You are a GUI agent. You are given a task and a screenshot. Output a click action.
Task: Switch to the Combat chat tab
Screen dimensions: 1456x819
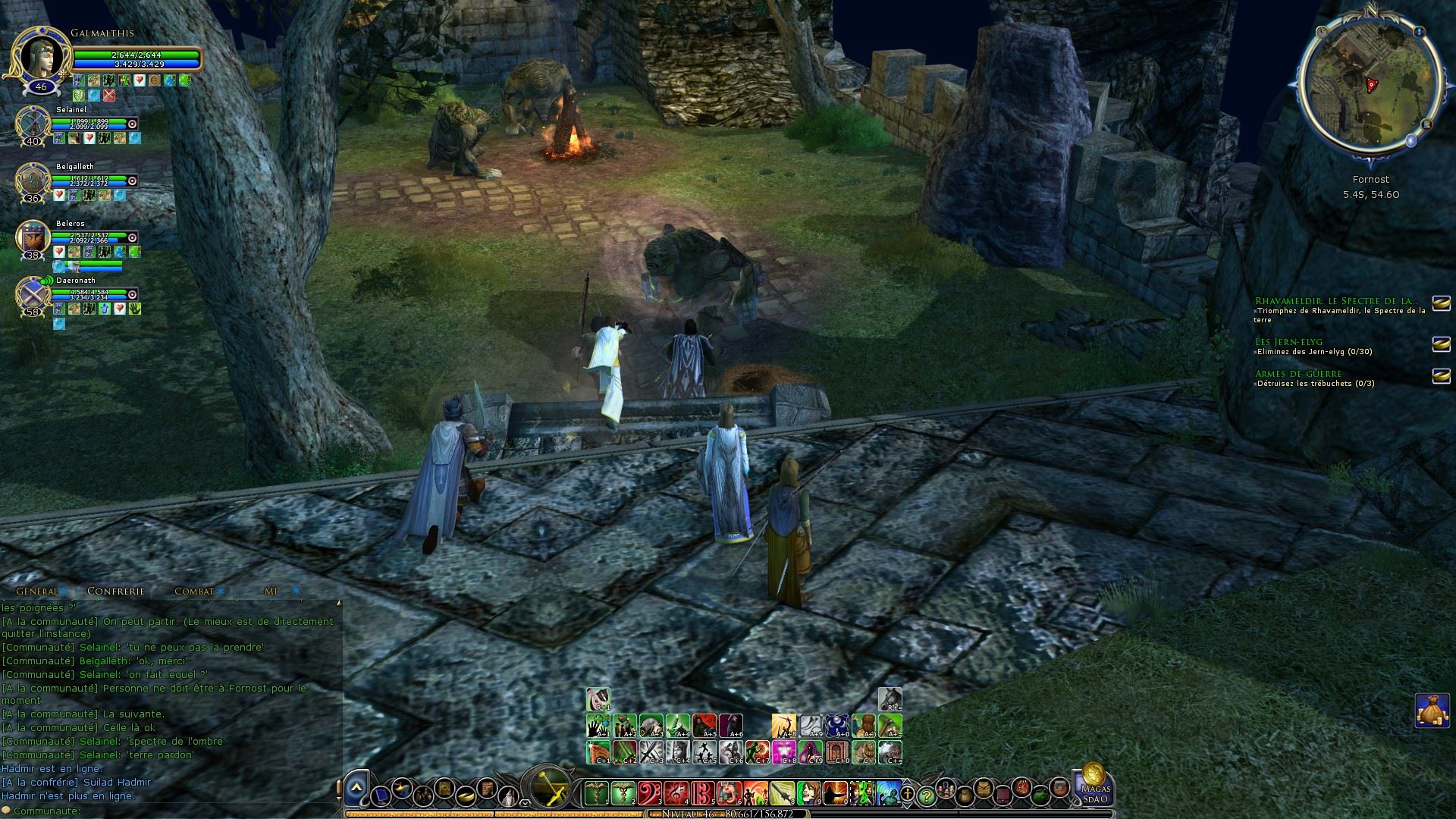194,591
